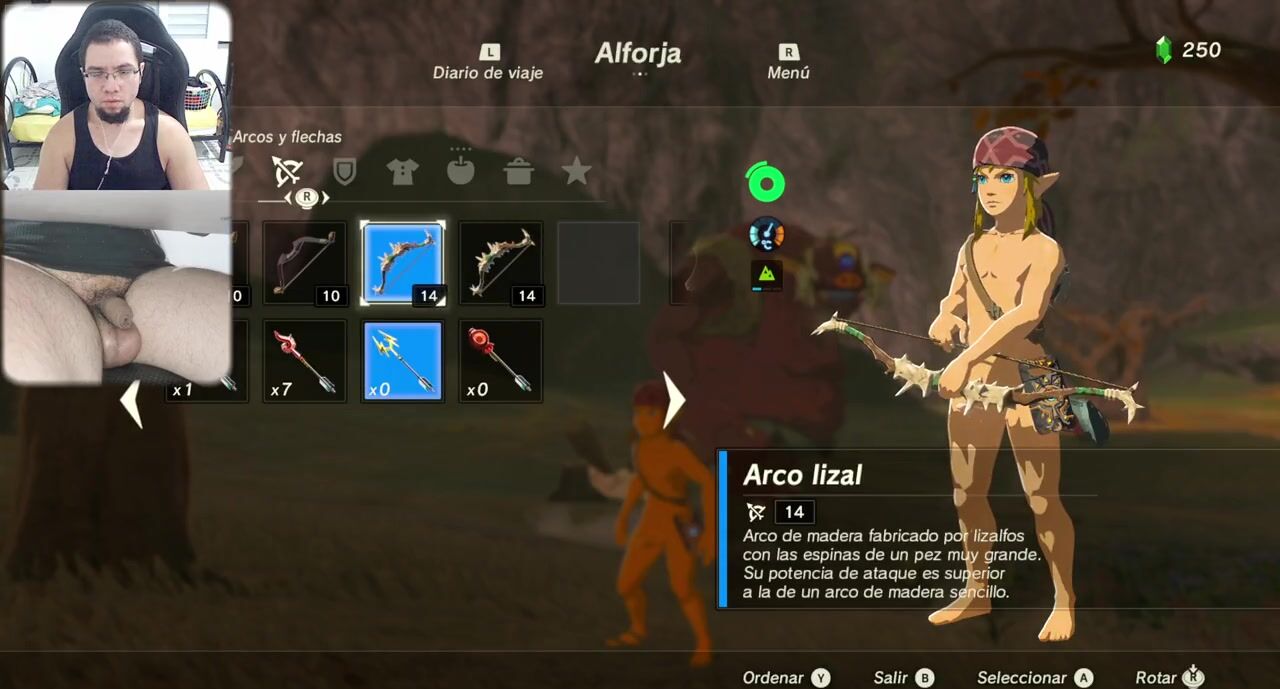Pick the non-highlighted bow with 14 attack

coord(500,263)
